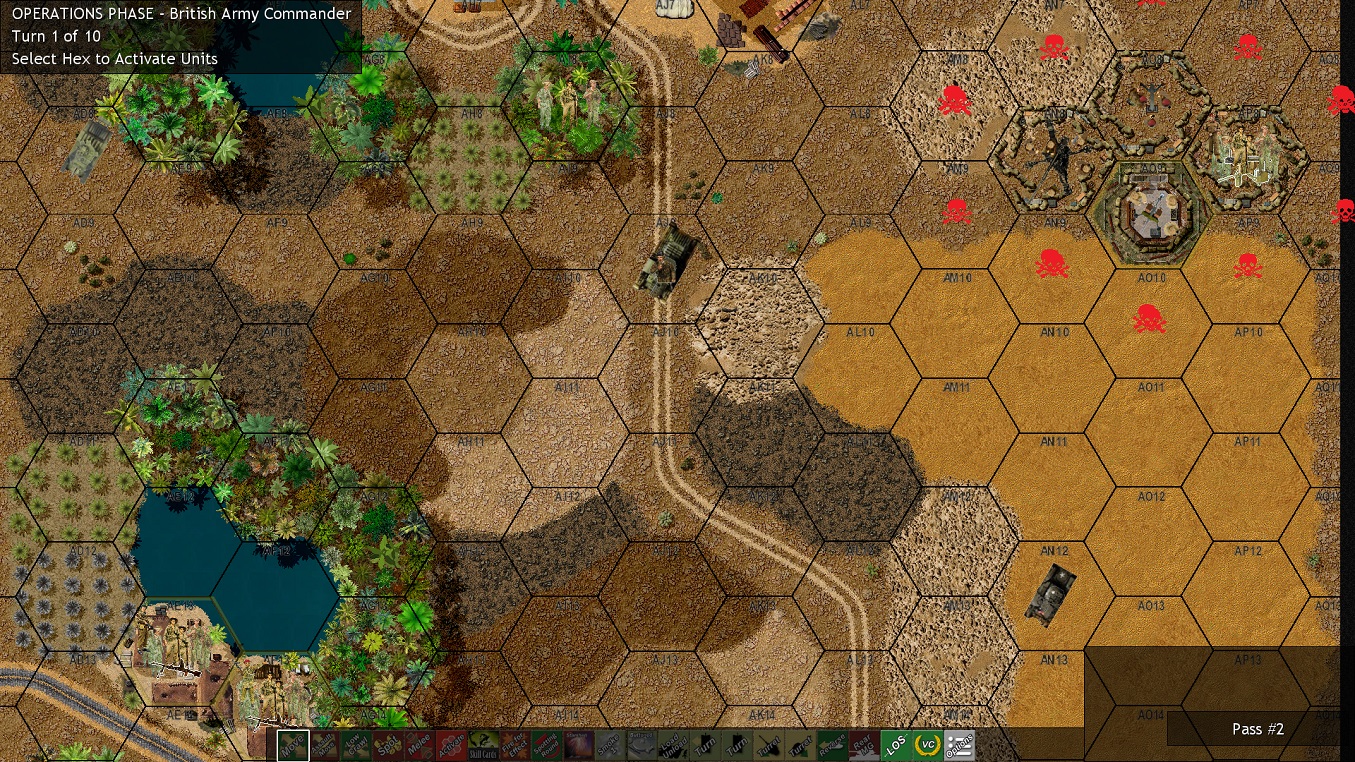
Task: Click the Pass #2 button
Action: (x=1257, y=729)
